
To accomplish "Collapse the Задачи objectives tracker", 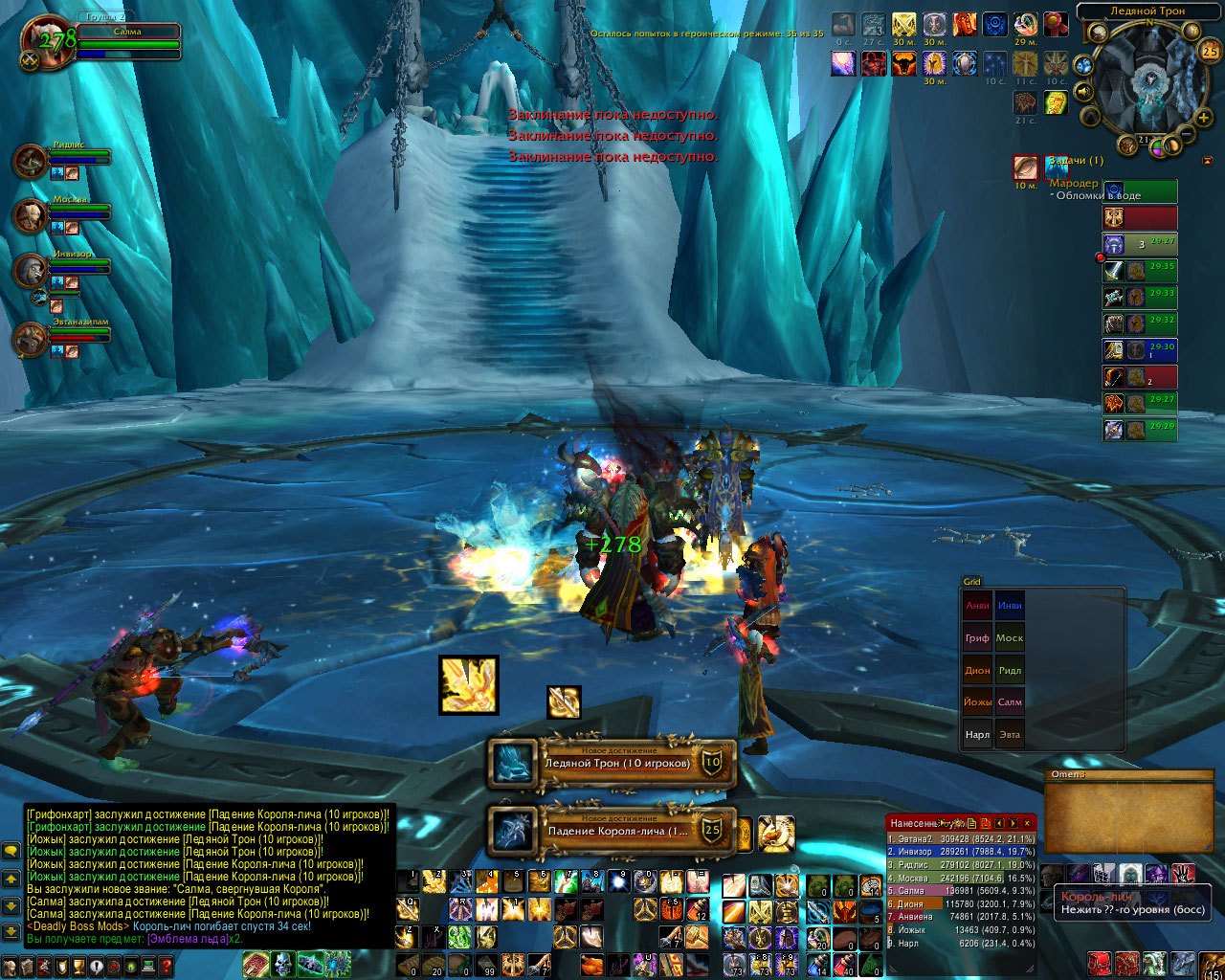I will click(1207, 161).
